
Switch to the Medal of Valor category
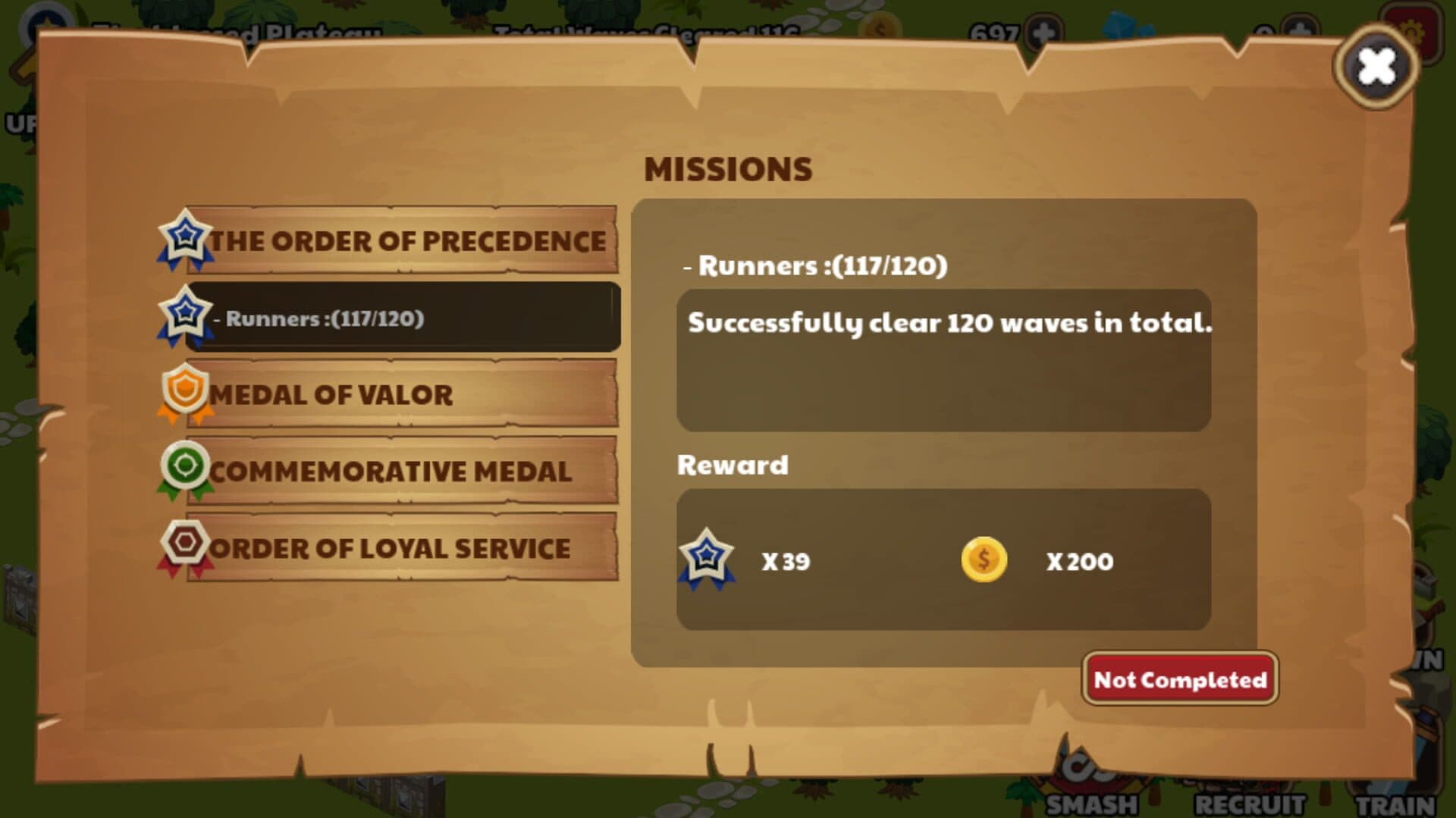(x=402, y=394)
